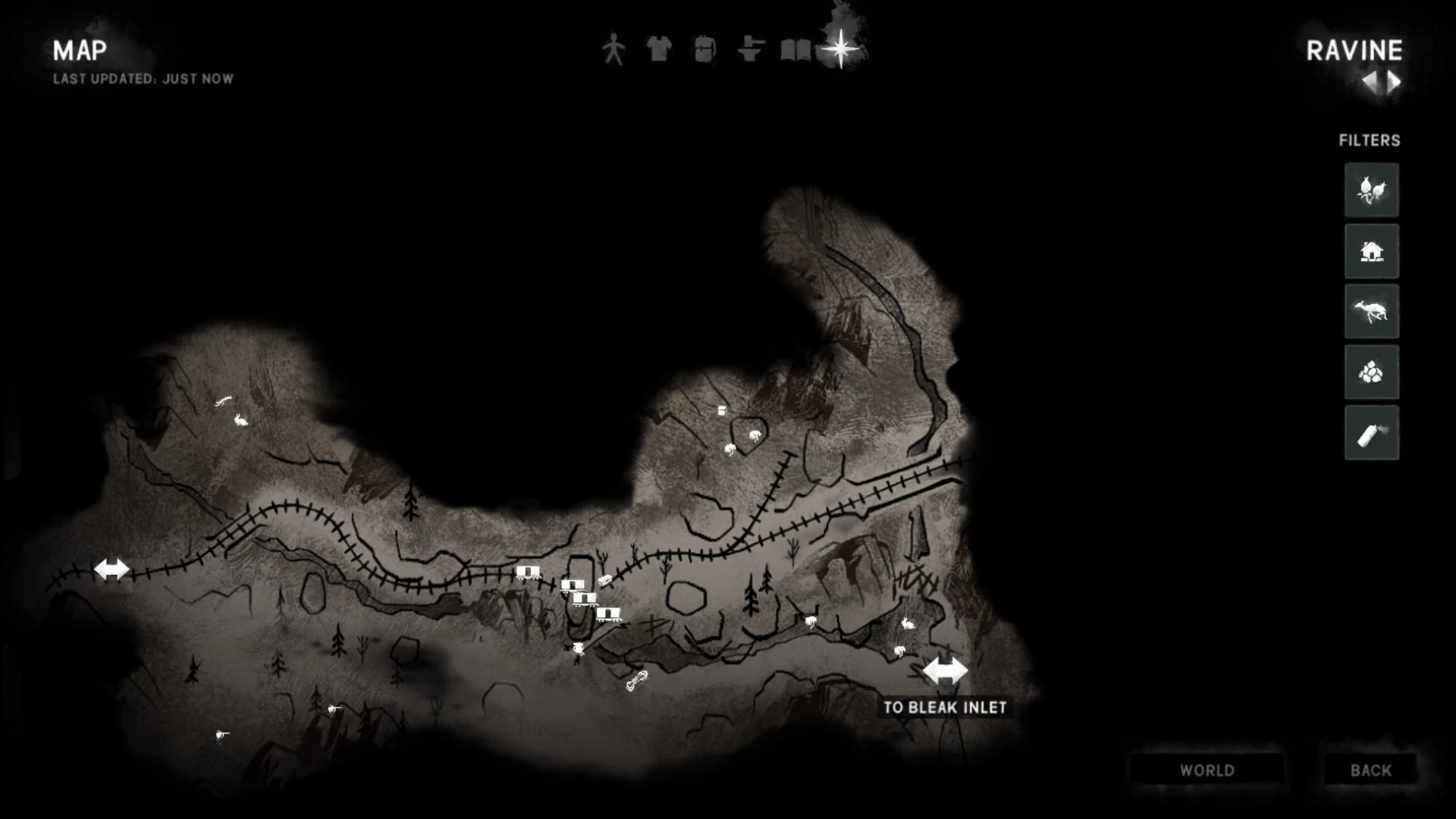
Task: Open the First Aid screen via person icon
Action: pos(613,49)
